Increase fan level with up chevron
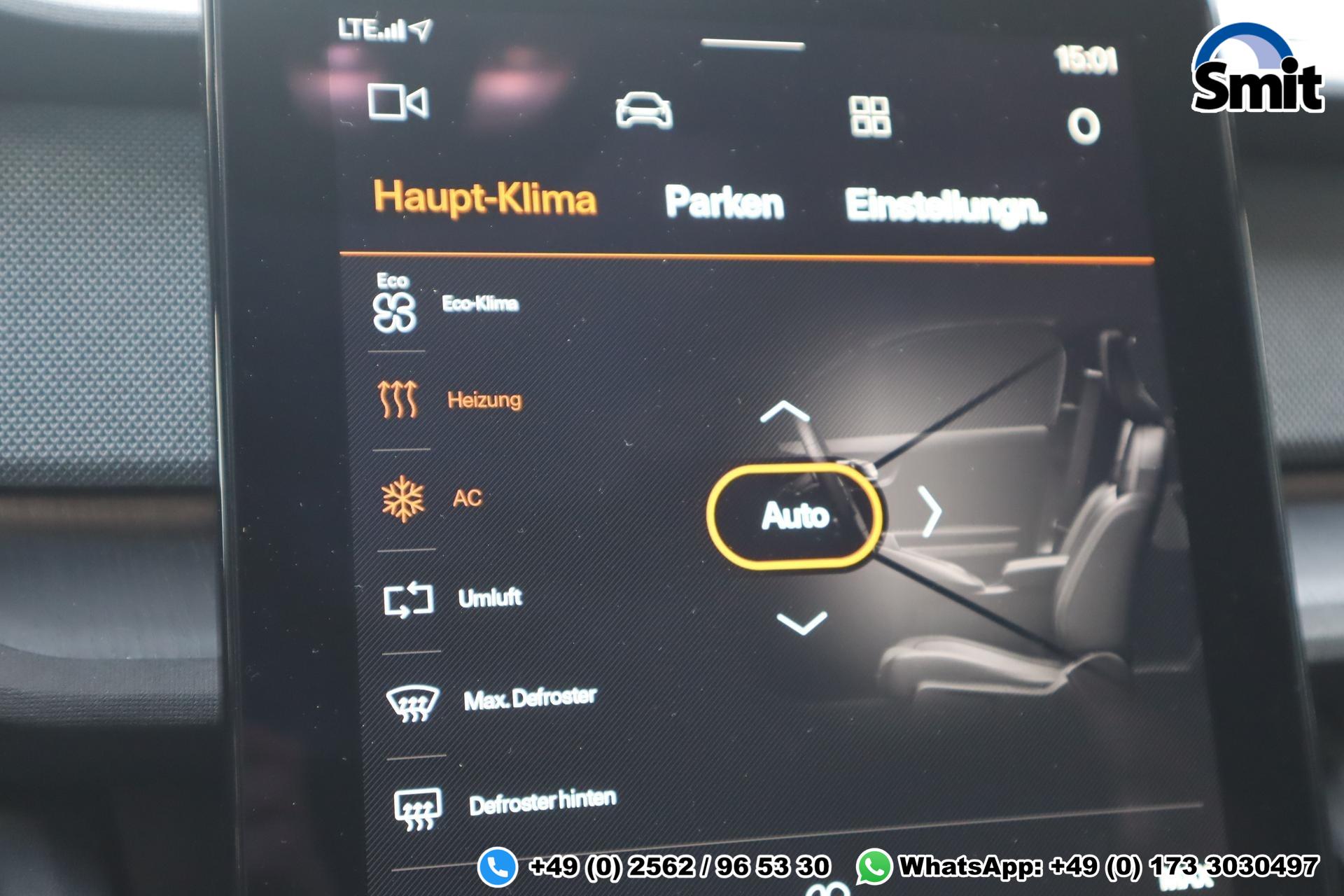 [x=784, y=412]
